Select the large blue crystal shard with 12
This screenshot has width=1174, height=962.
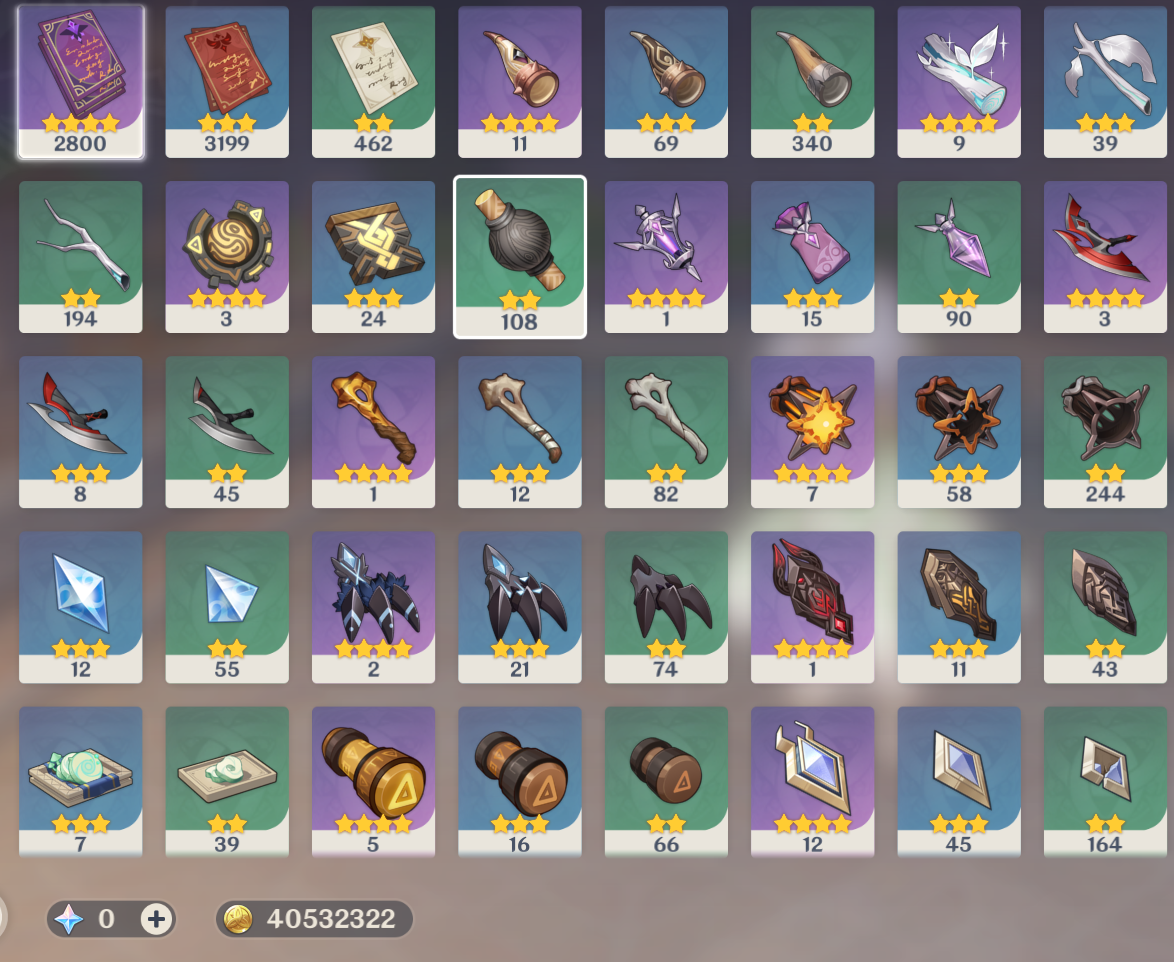click(x=81, y=606)
